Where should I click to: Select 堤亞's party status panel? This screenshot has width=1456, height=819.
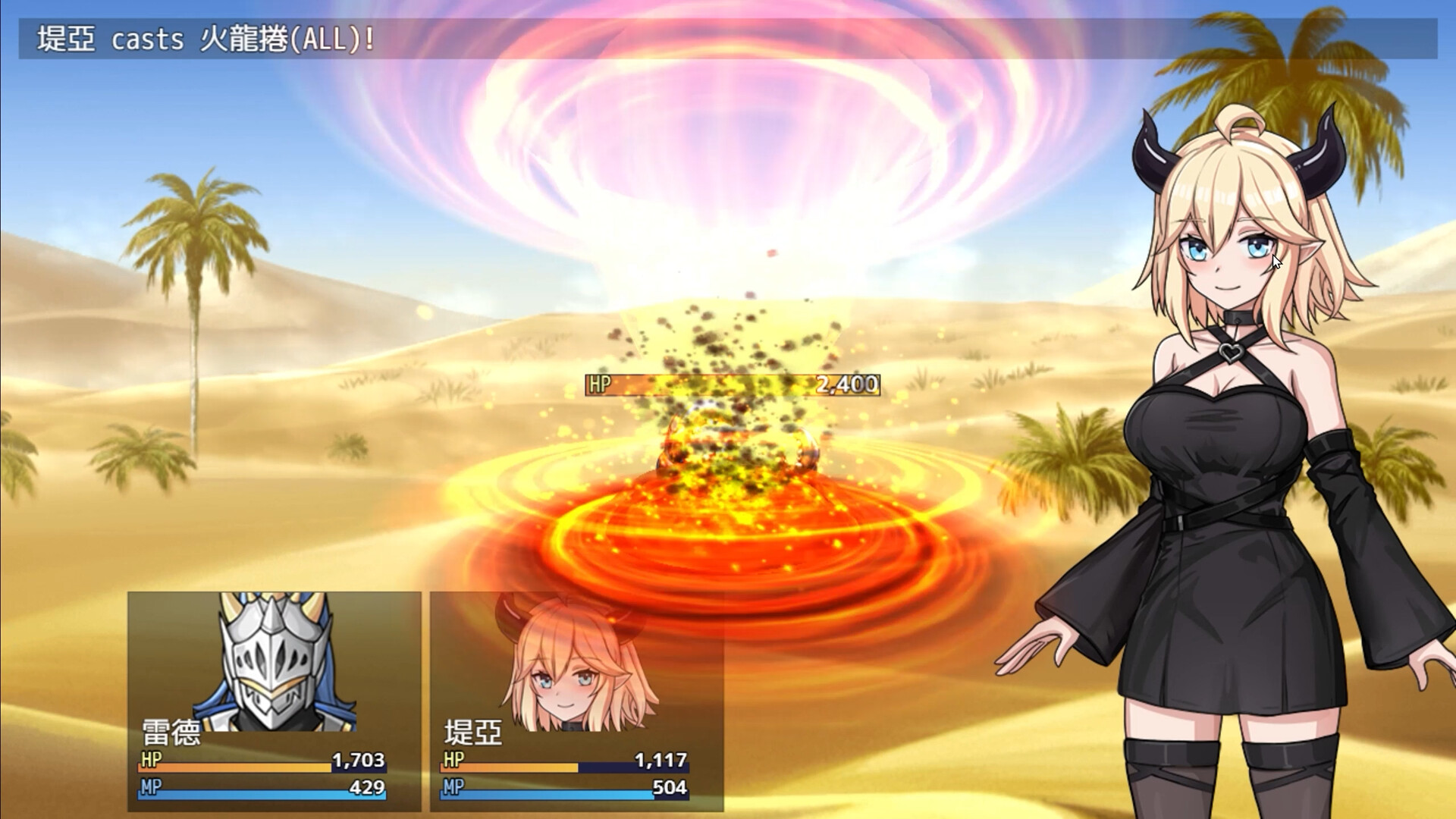(576, 701)
